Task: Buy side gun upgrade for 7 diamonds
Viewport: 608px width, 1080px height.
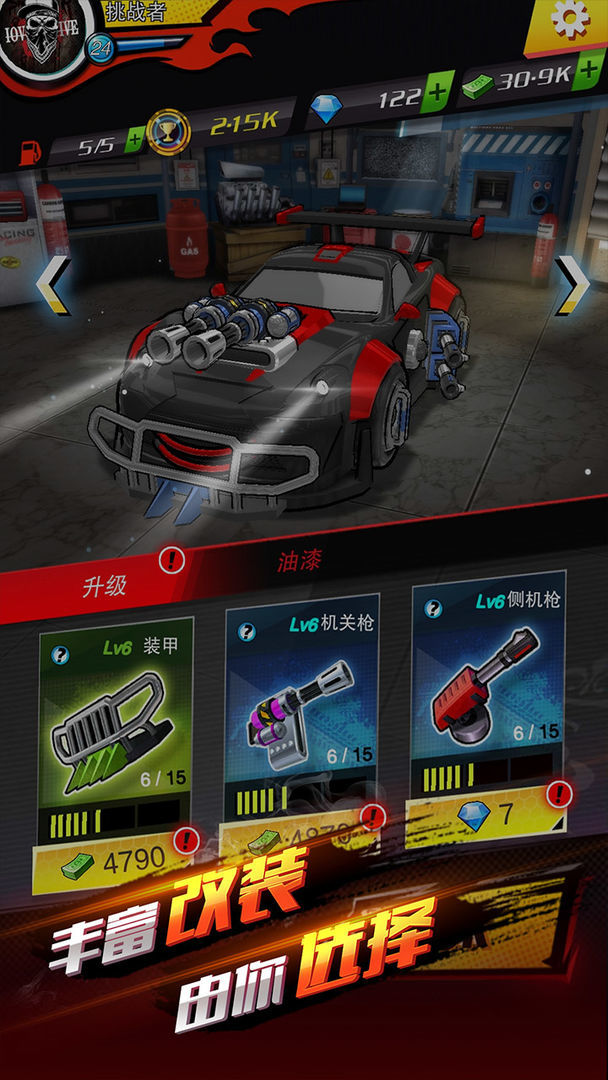Action: [x=488, y=814]
